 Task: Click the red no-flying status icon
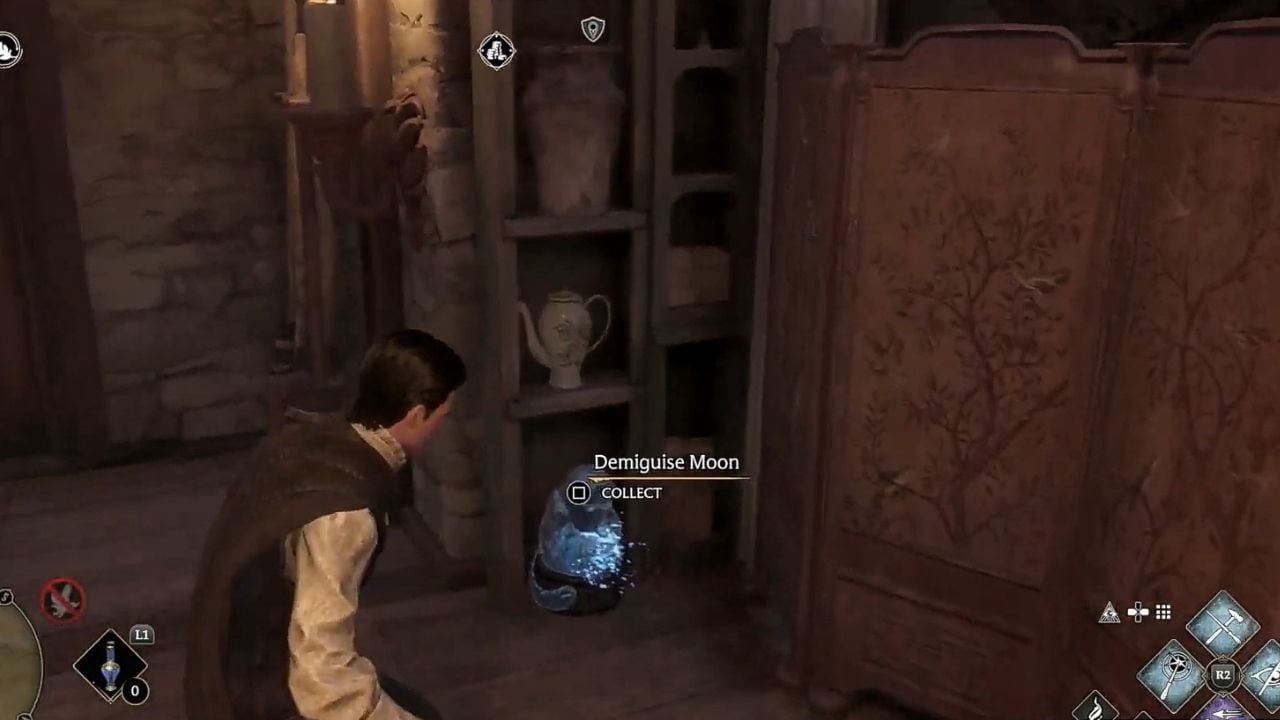62,601
